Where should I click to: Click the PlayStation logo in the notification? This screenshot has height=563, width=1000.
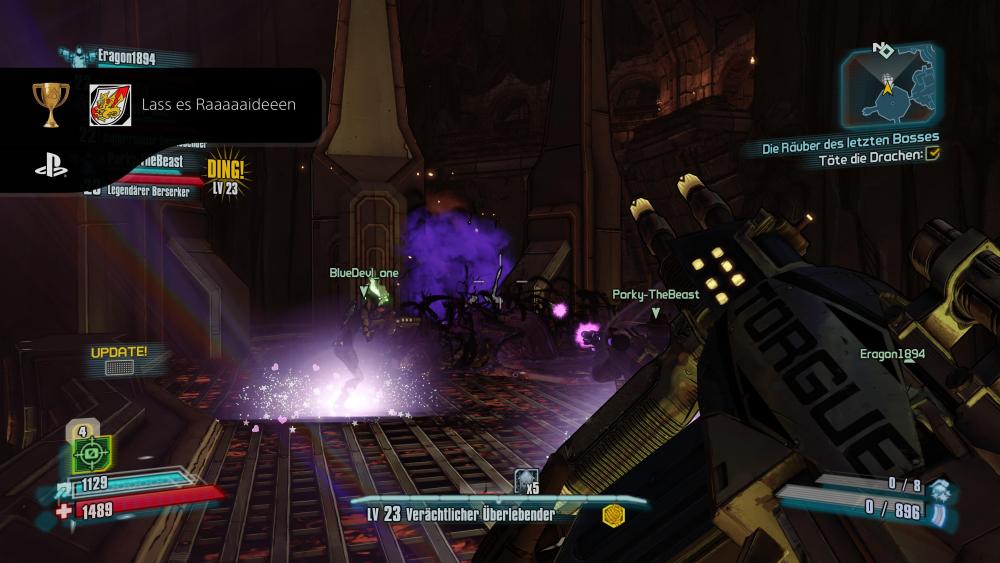51,167
